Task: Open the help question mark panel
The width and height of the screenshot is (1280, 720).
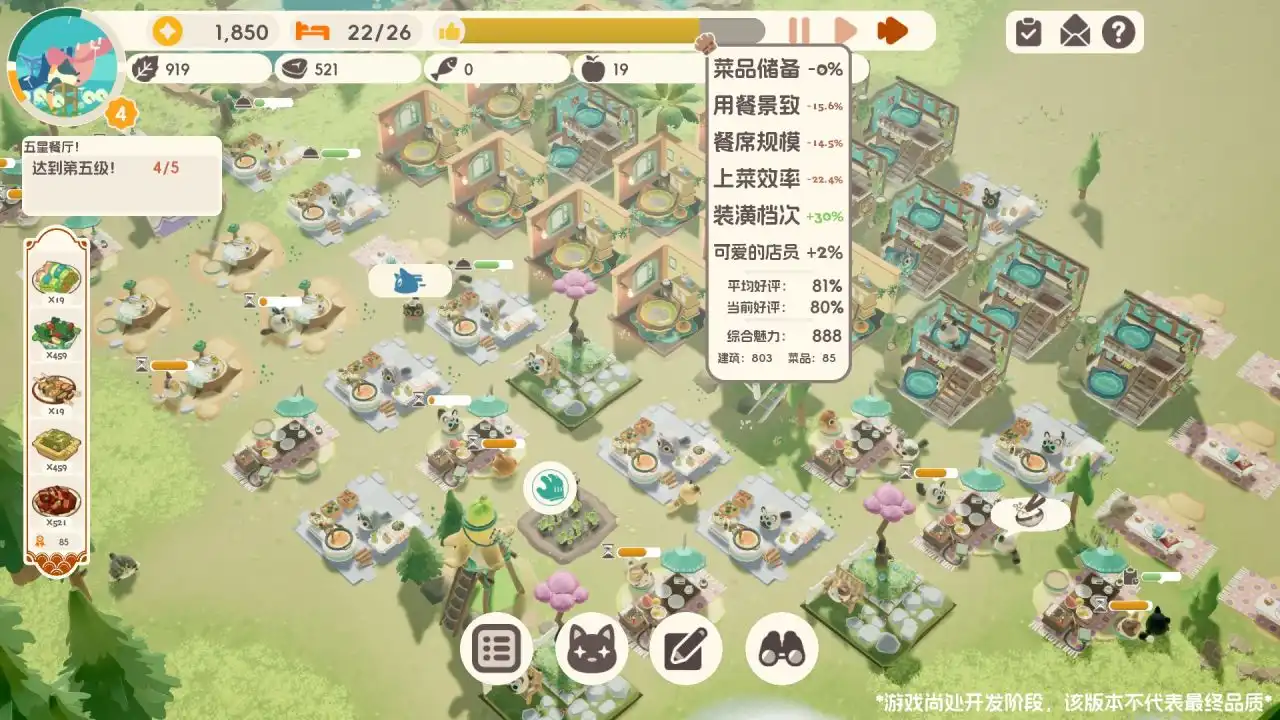Action: tap(1120, 31)
